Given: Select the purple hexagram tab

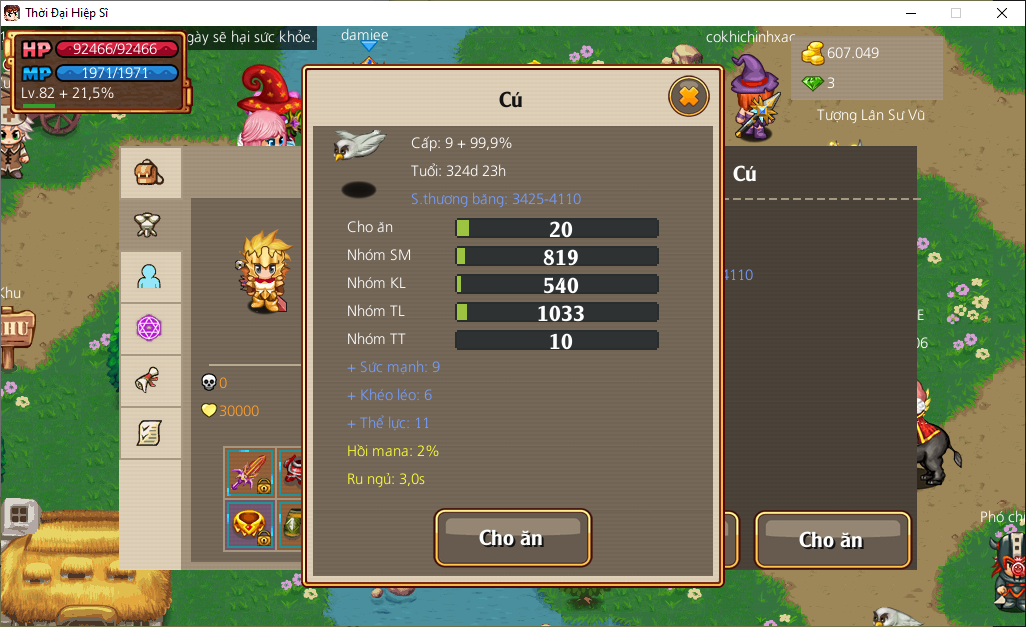Looking at the screenshot, I should tap(150, 328).
